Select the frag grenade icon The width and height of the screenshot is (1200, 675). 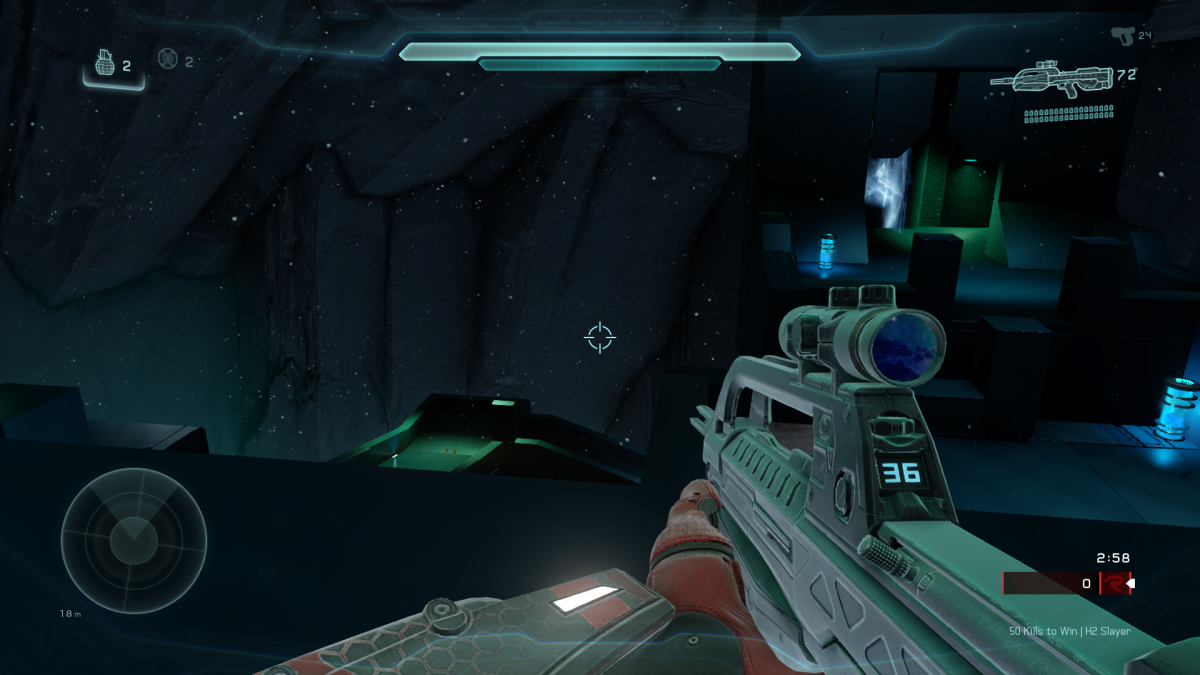(106, 64)
